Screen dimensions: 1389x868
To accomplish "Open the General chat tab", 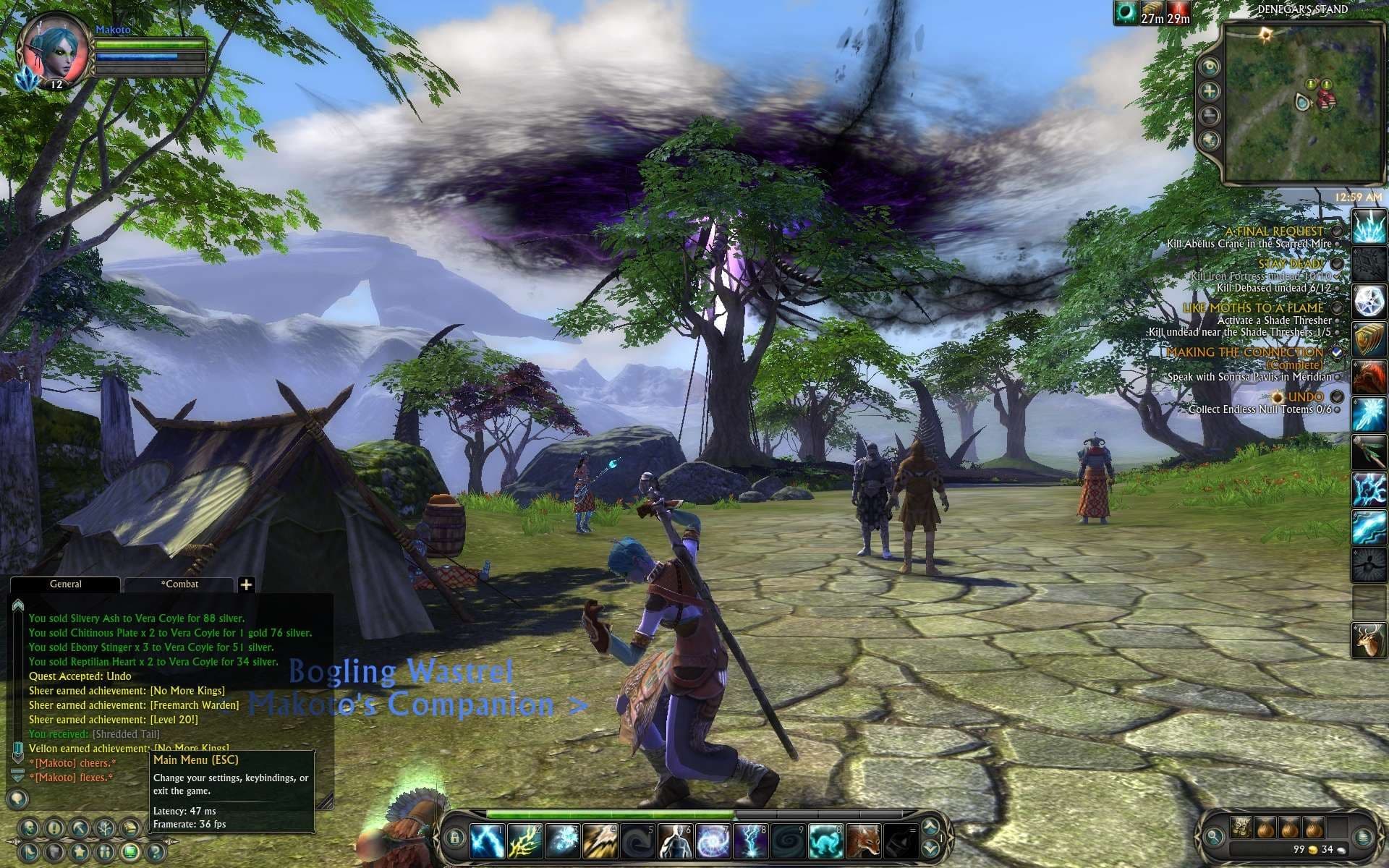I will click(65, 584).
